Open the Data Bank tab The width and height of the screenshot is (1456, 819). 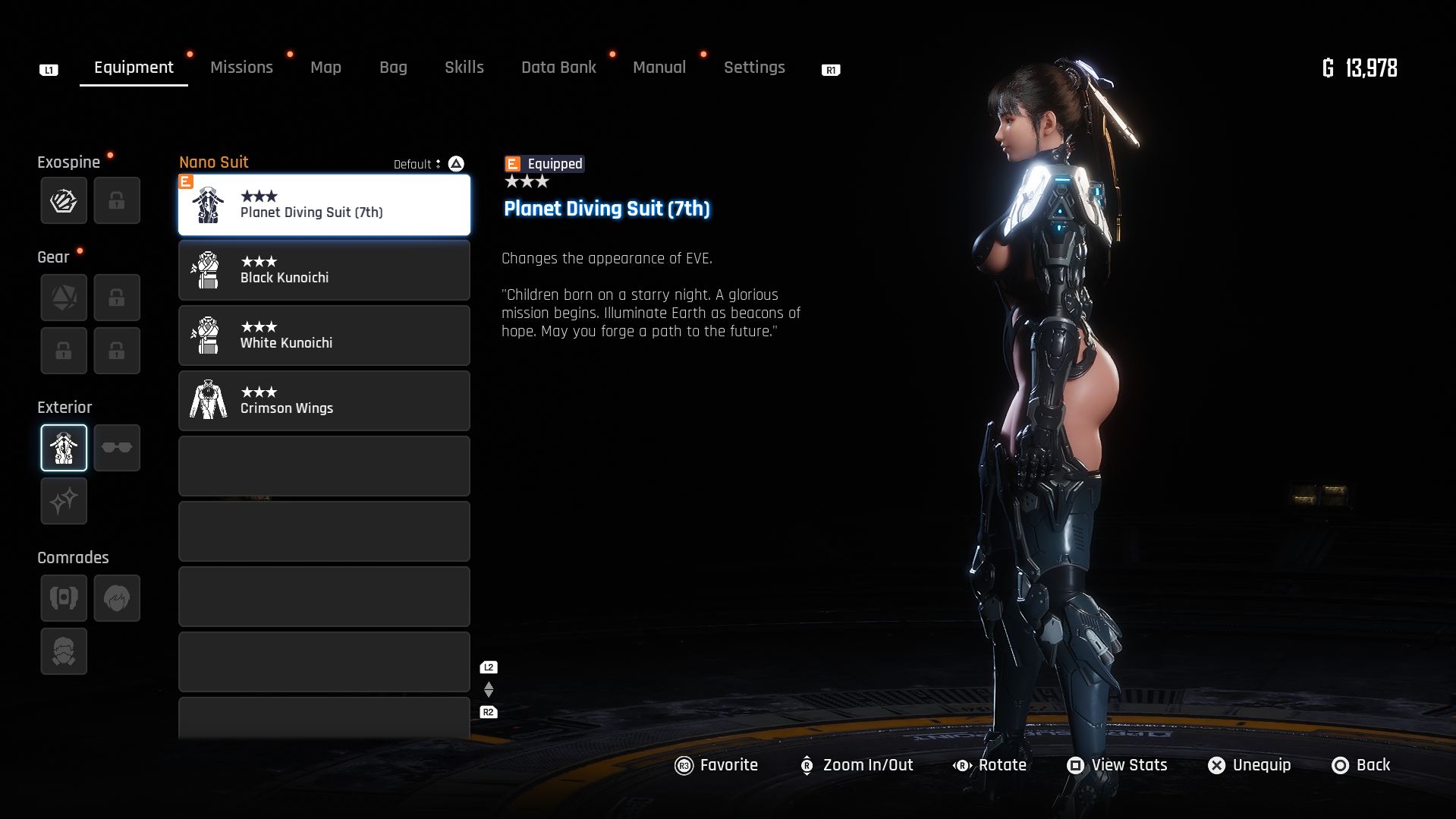tap(558, 68)
